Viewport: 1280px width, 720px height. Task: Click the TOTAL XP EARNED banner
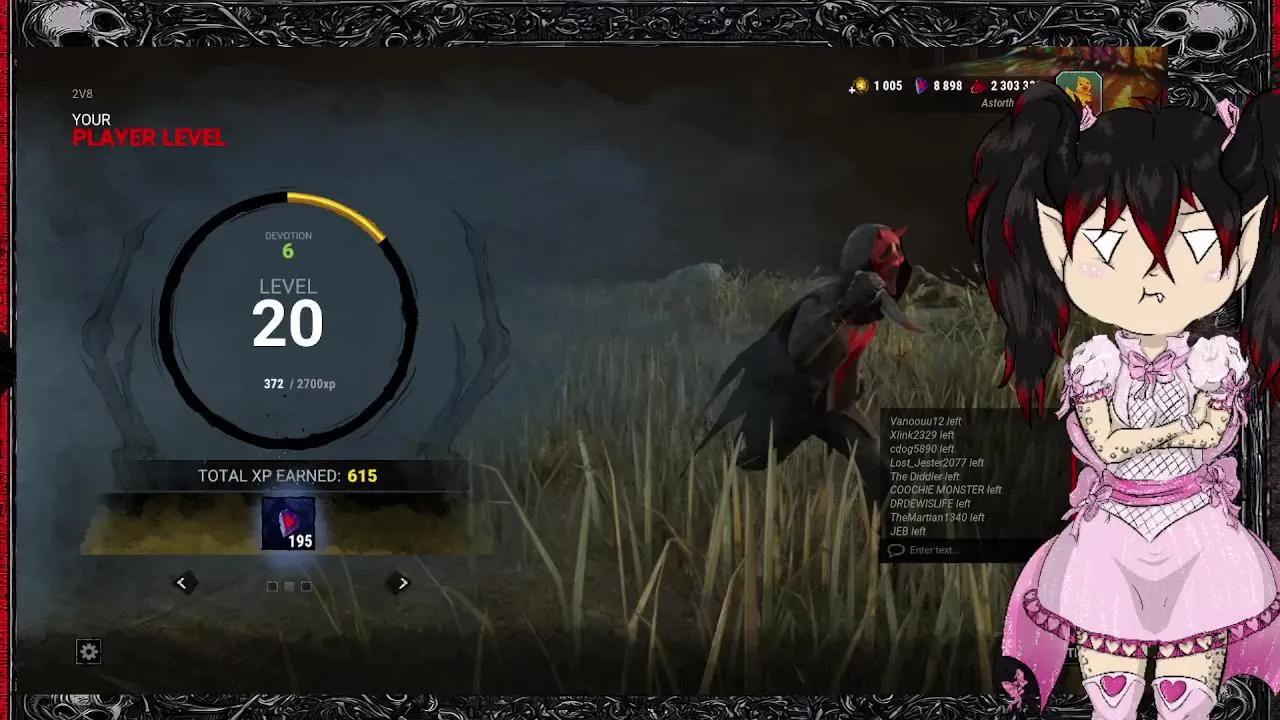tap(289, 476)
